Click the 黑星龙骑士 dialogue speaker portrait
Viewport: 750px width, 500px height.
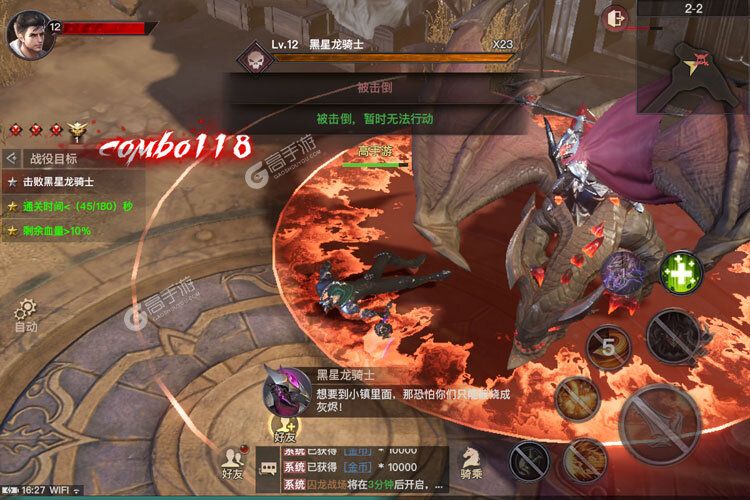(x=285, y=390)
